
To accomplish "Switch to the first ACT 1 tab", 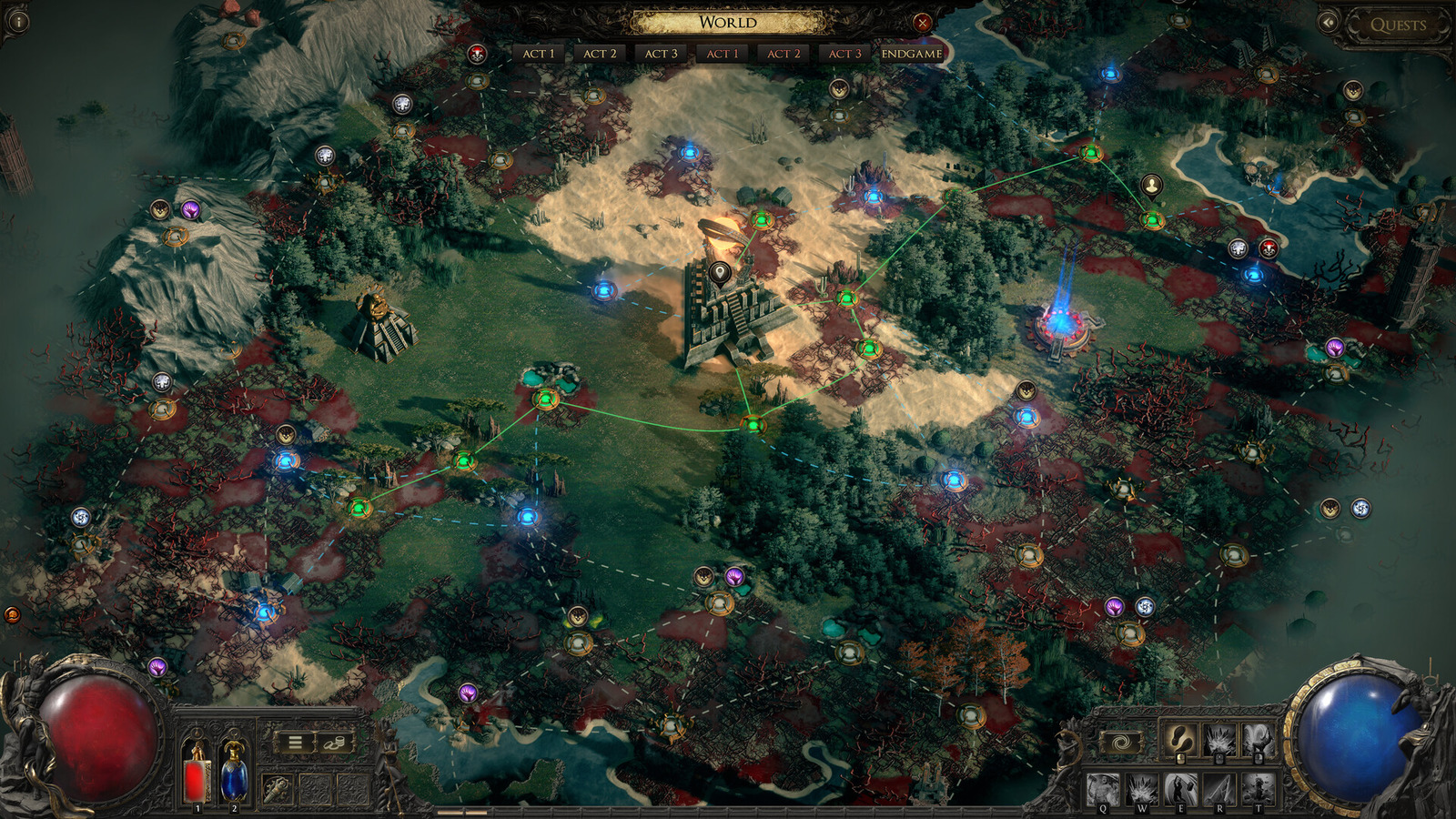I will pyautogui.click(x=541, y=54).
